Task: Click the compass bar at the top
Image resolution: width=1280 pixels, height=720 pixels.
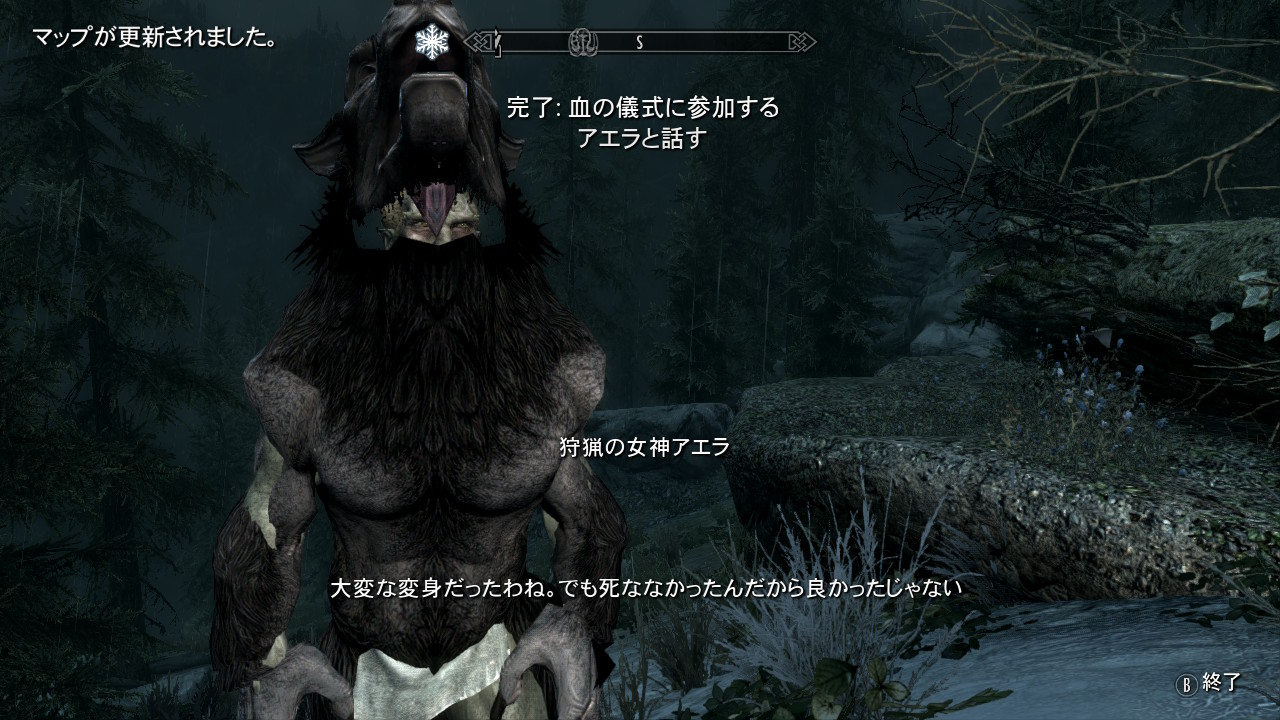Action: tap(640, 42)
